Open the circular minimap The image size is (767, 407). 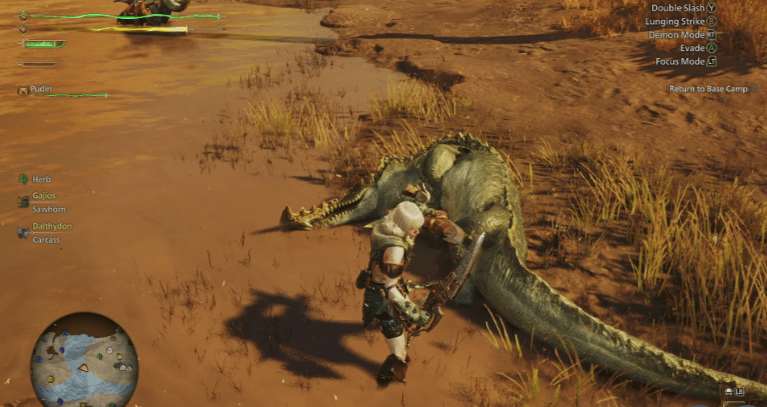[x=83, y=361]
